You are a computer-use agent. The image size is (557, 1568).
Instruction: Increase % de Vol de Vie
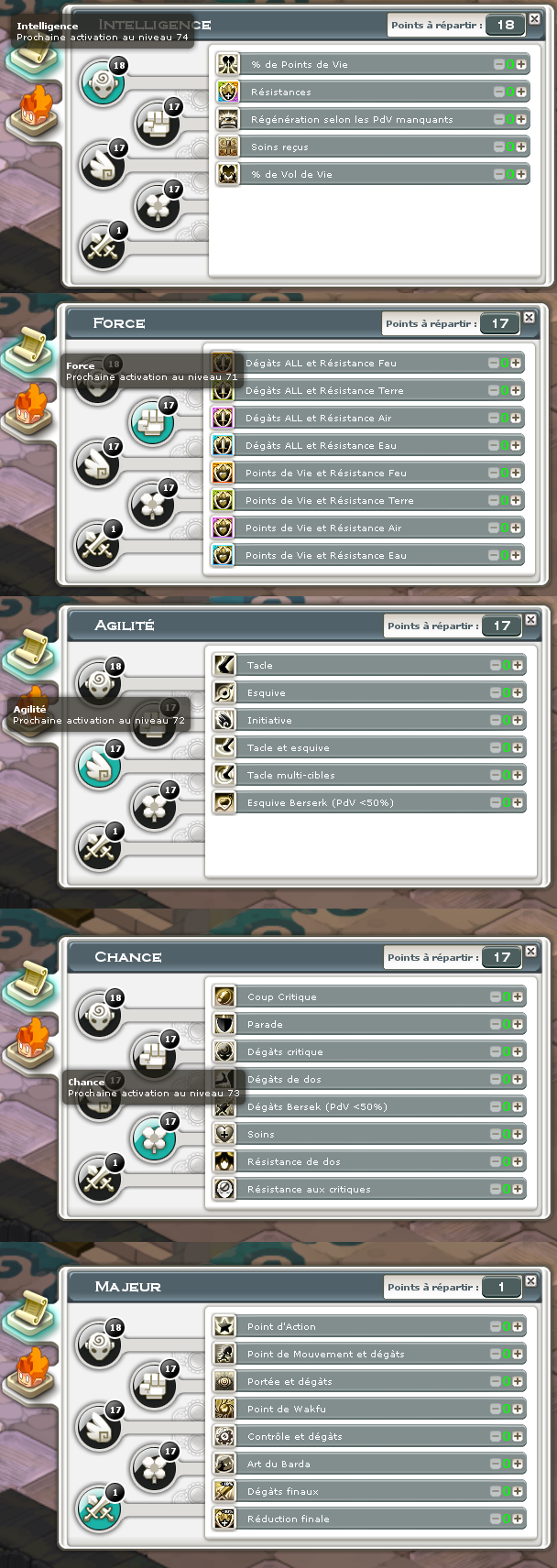point(521,175)
